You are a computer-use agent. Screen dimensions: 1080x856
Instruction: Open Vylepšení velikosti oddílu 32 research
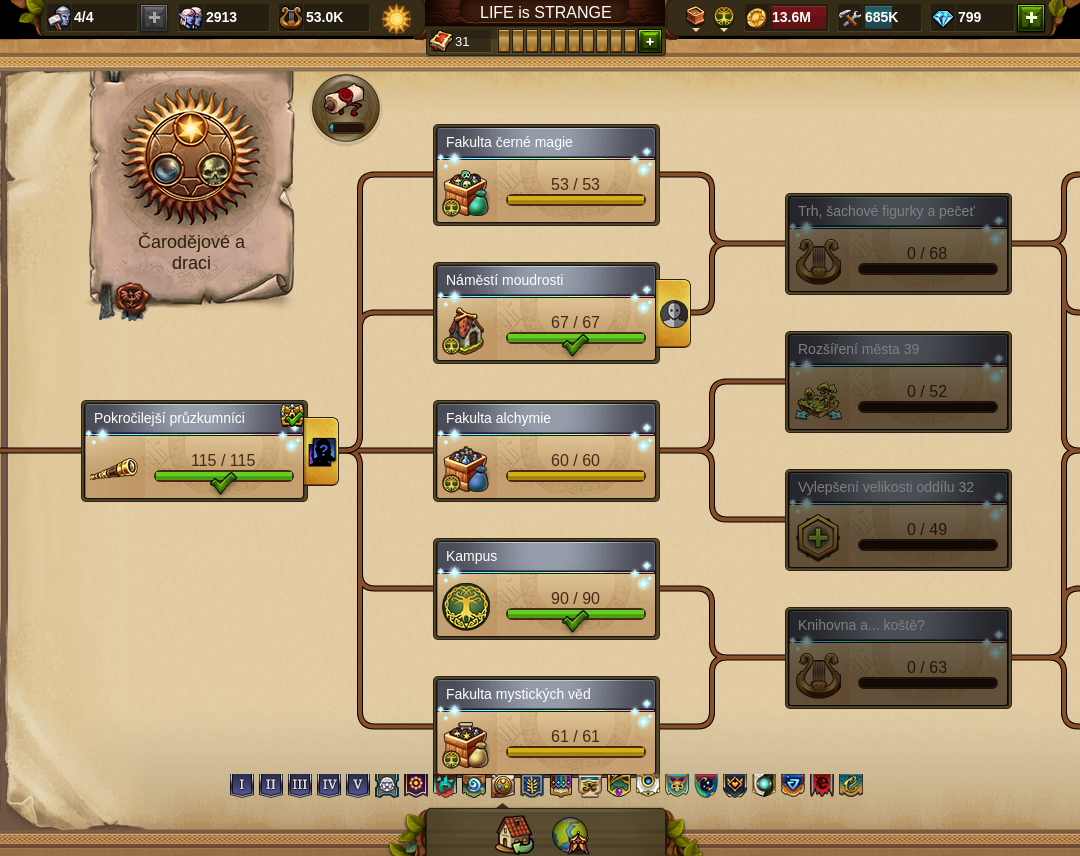898,520
